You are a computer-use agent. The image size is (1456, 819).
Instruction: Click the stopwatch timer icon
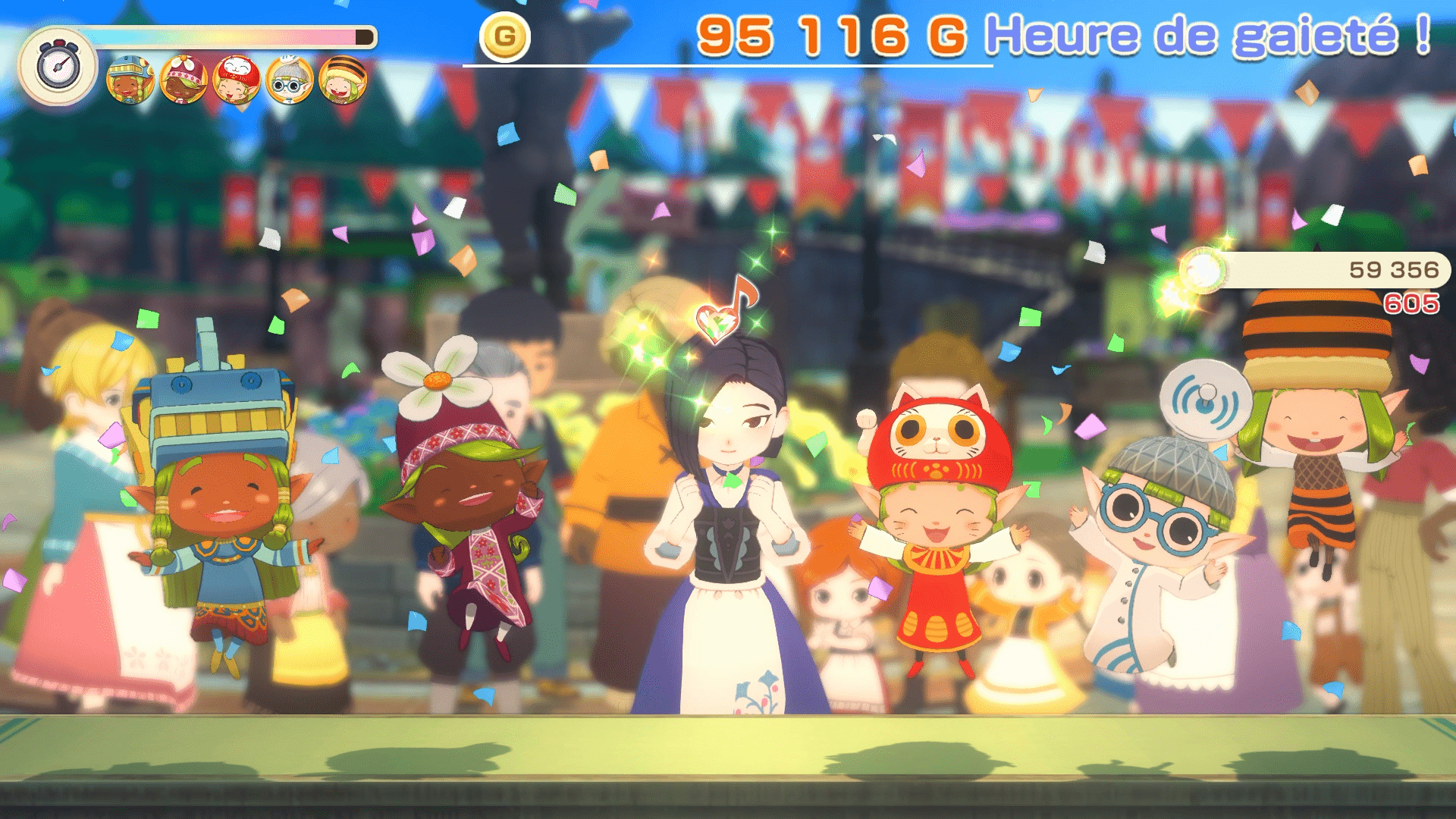pos(58,67)
